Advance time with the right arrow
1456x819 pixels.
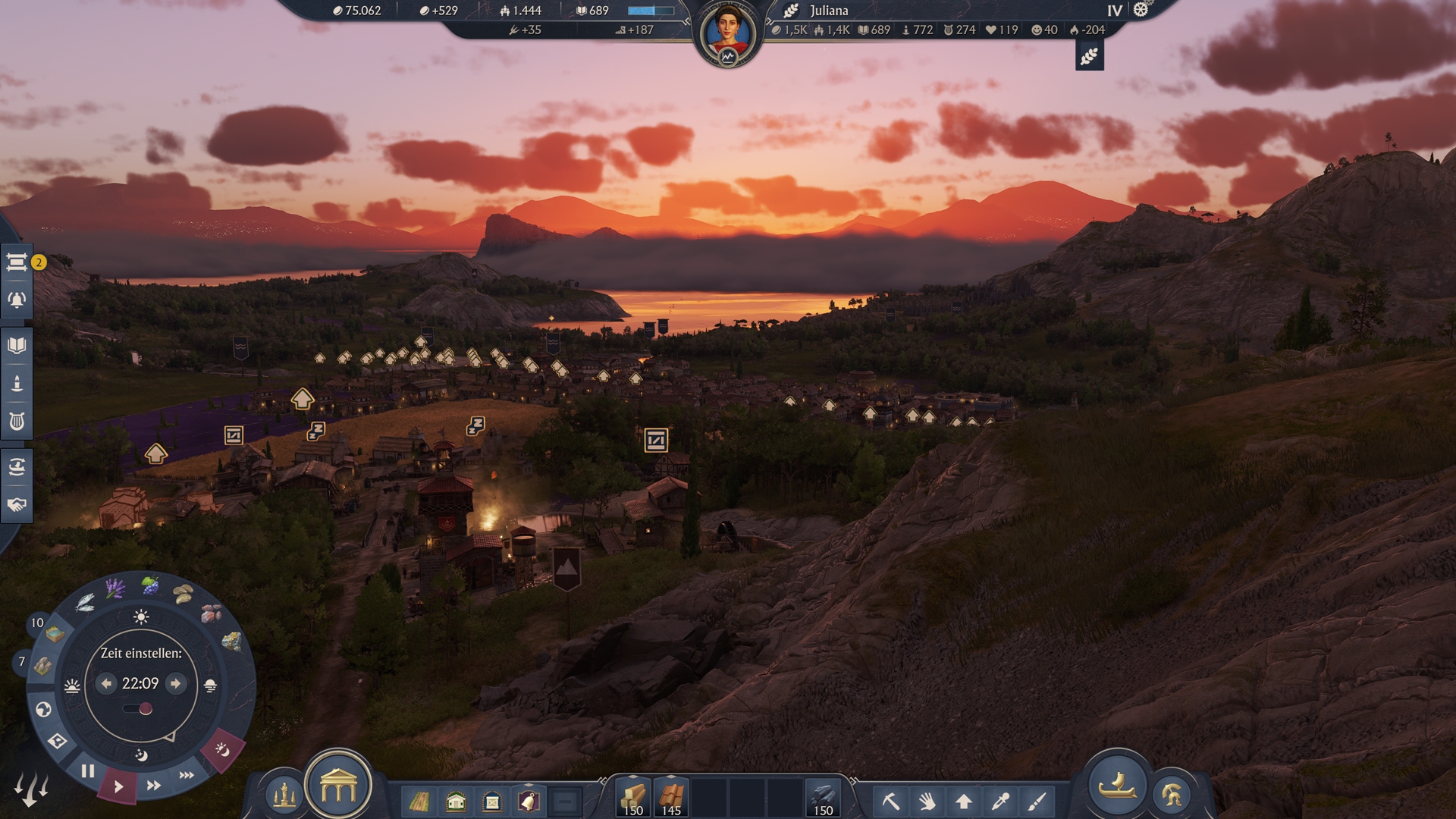click(x=176, y=683)
